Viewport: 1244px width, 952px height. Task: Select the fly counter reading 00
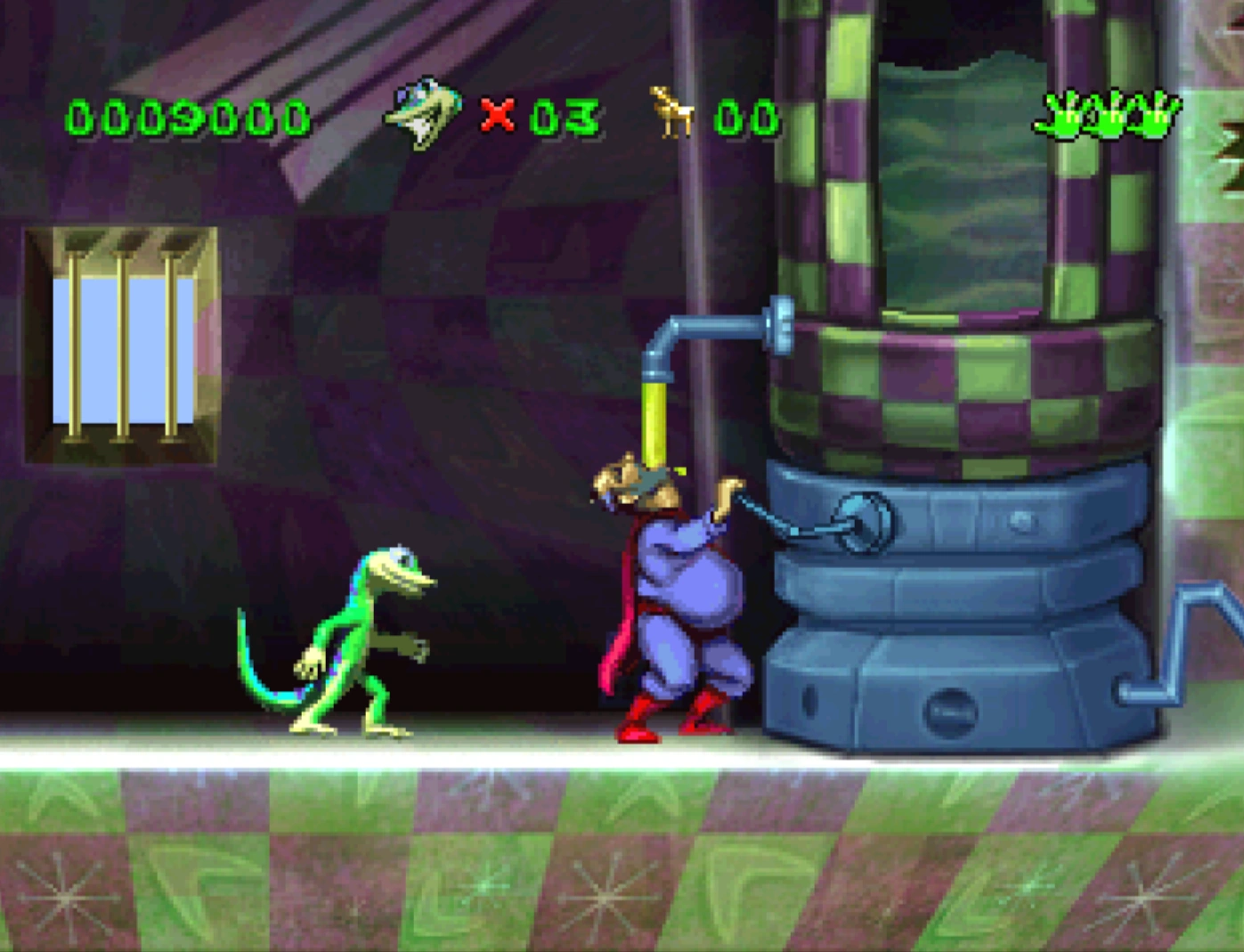tap(748, 116)
